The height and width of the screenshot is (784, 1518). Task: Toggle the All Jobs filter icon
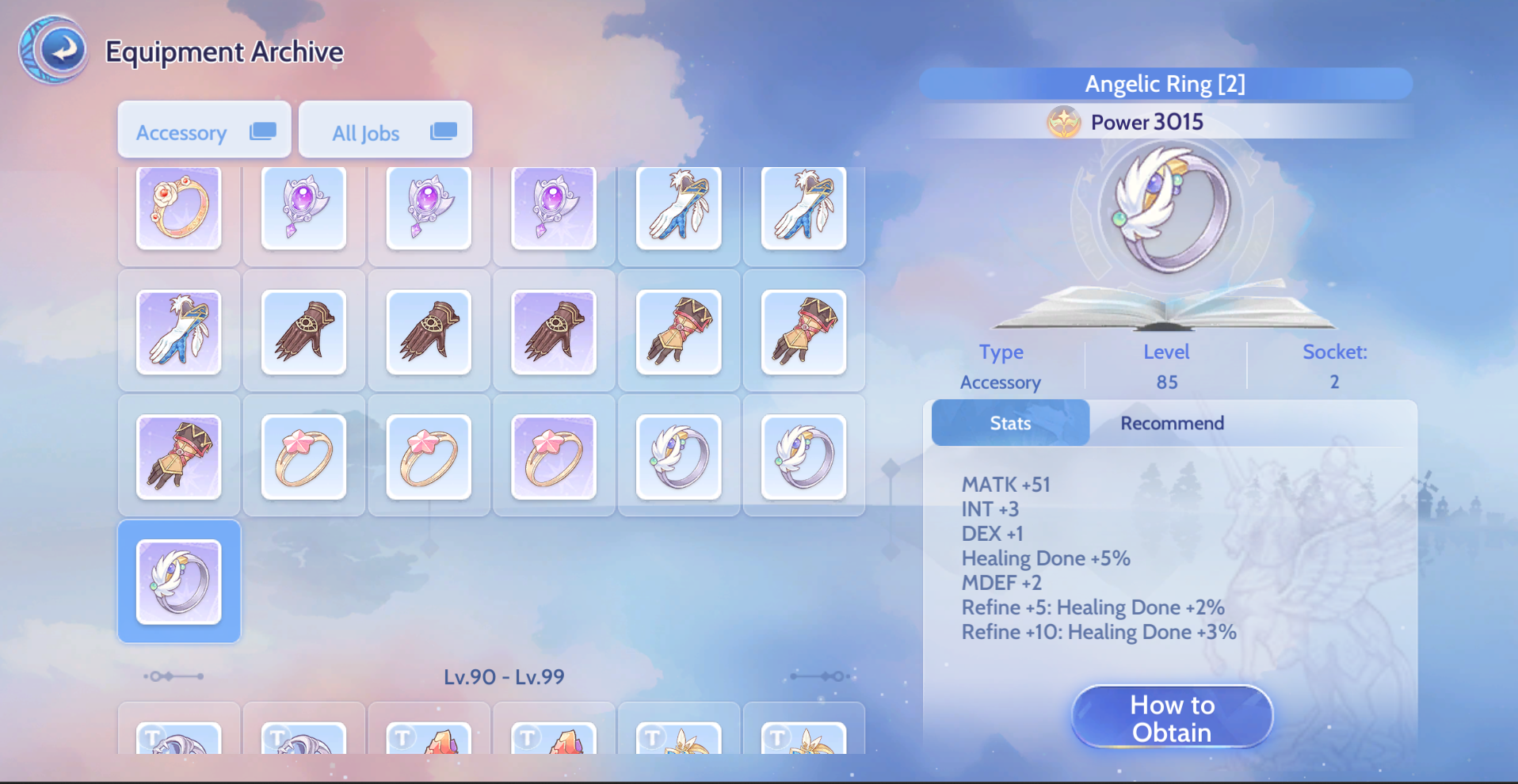click(x=443, y=130)
